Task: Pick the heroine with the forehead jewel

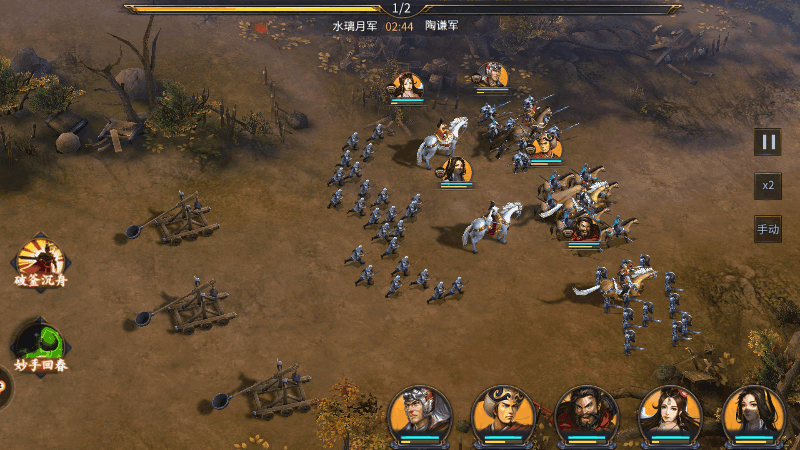Action: [x=670, y=413]
